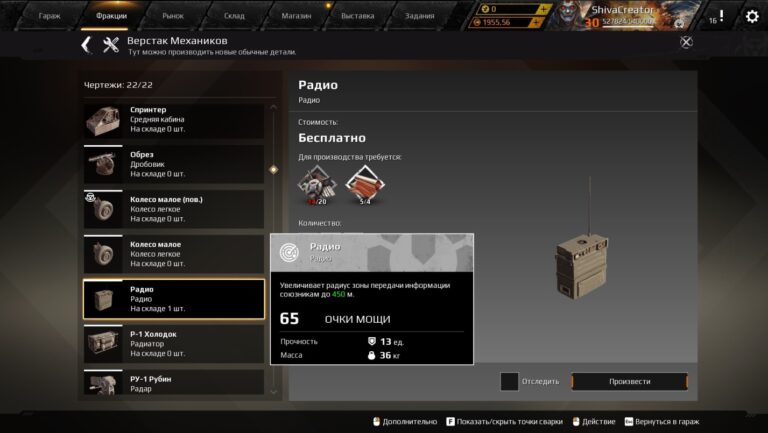Viewport: 768px width, 433px height.
Task: Select the Спринтер blueprint
Action: 173,120
